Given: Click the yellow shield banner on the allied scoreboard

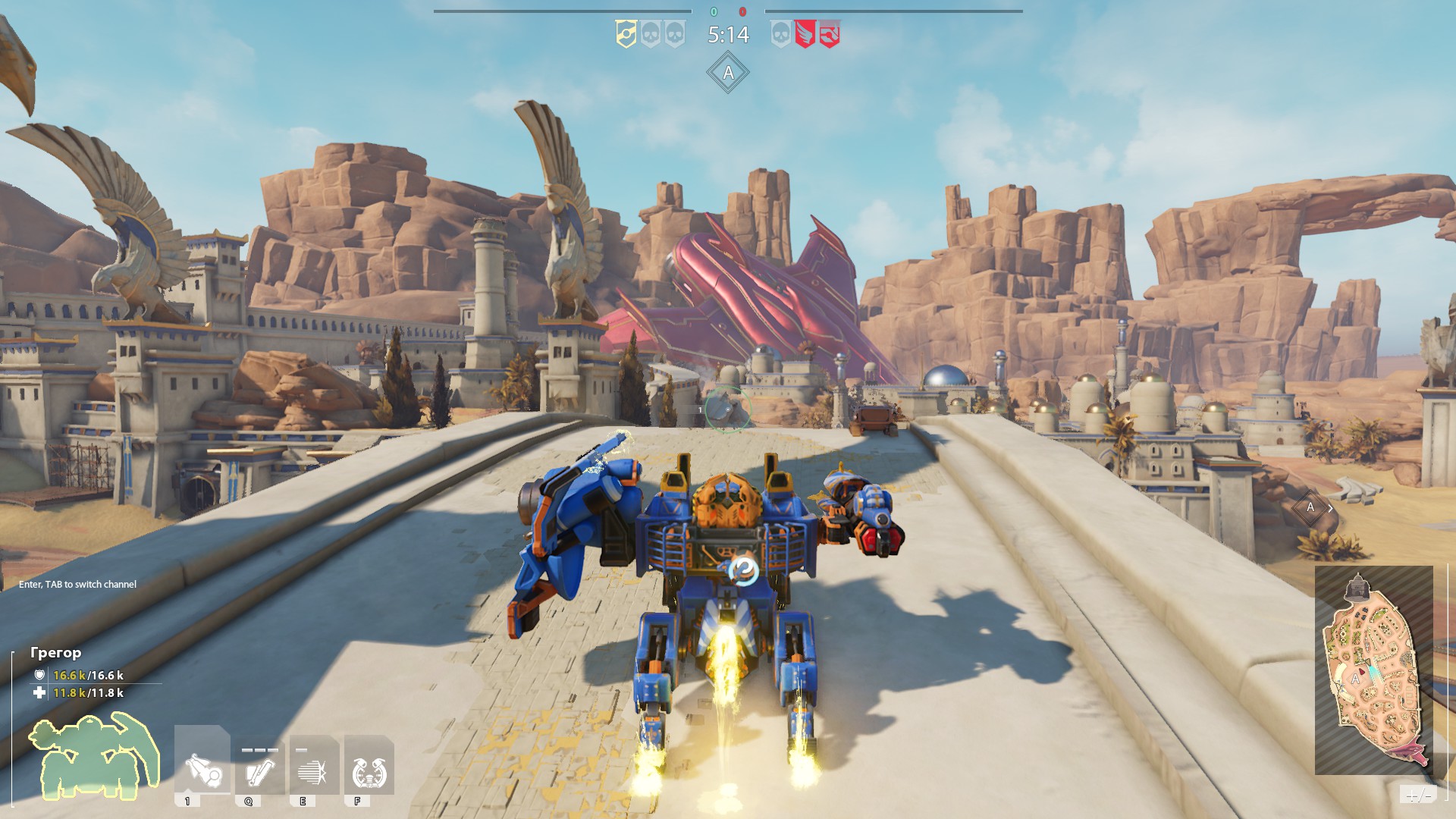Looking at the screenshot, I should (626, 34).
